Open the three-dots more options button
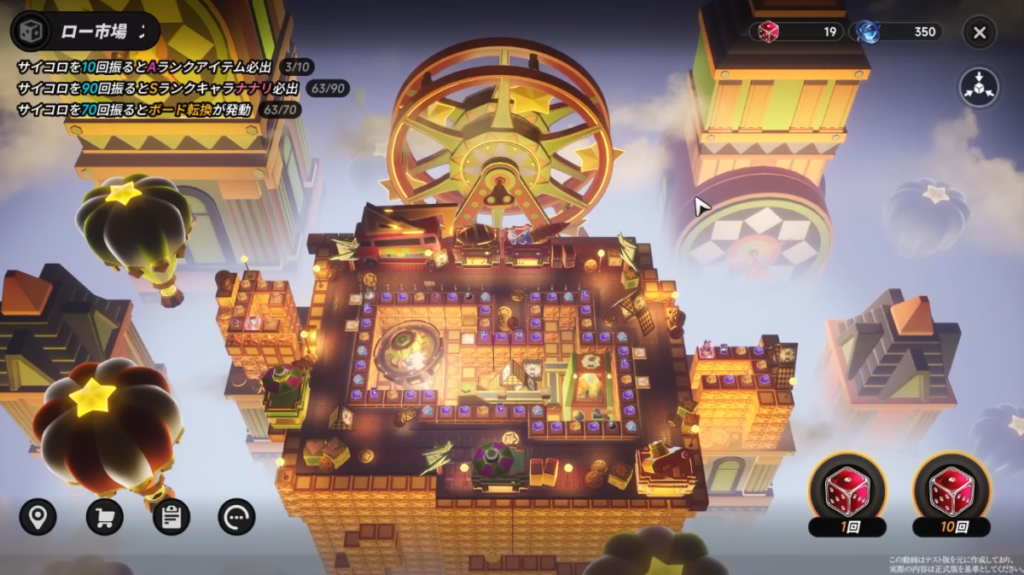The height and width of the screenshot is (575, 1024). tap(237, 516)
